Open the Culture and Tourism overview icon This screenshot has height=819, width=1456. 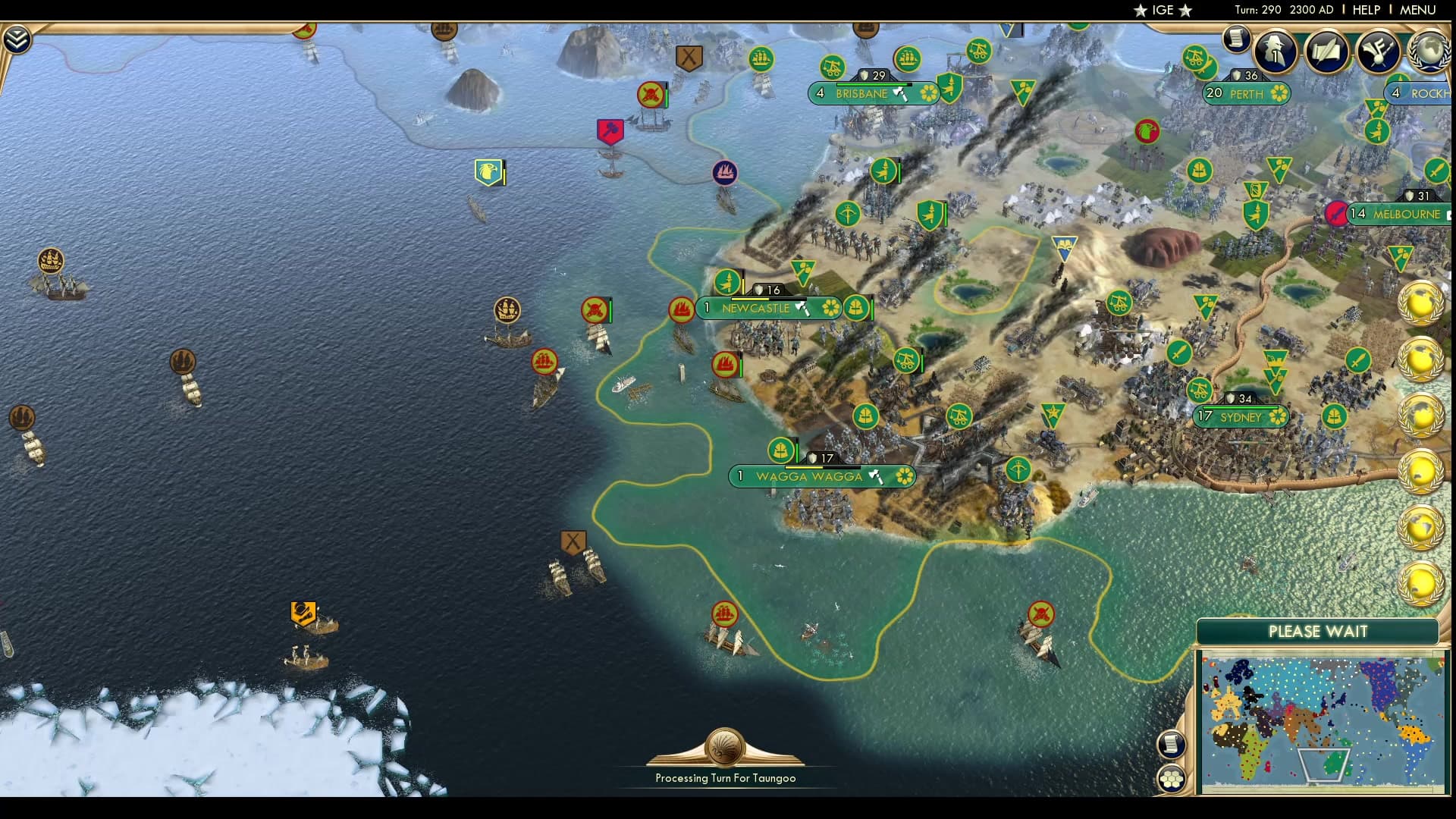1379,52
